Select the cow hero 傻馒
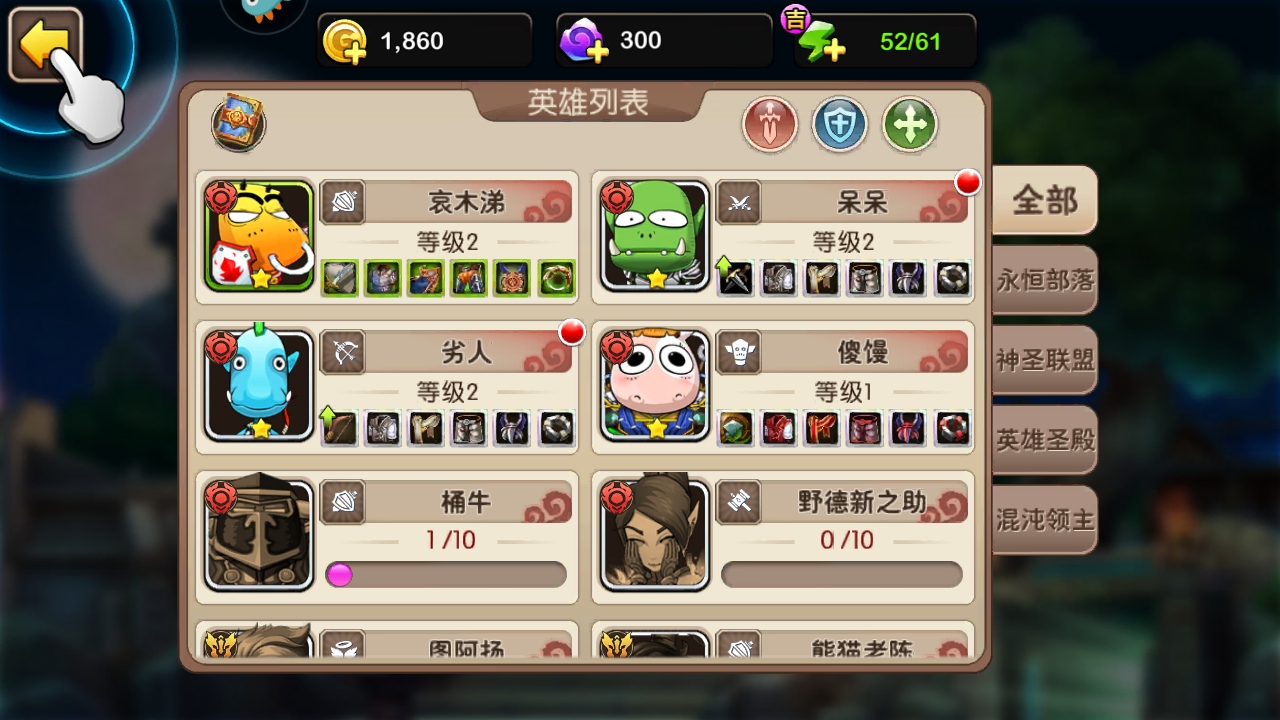Viewport: 1280px width, 720px height. point(656,386)
